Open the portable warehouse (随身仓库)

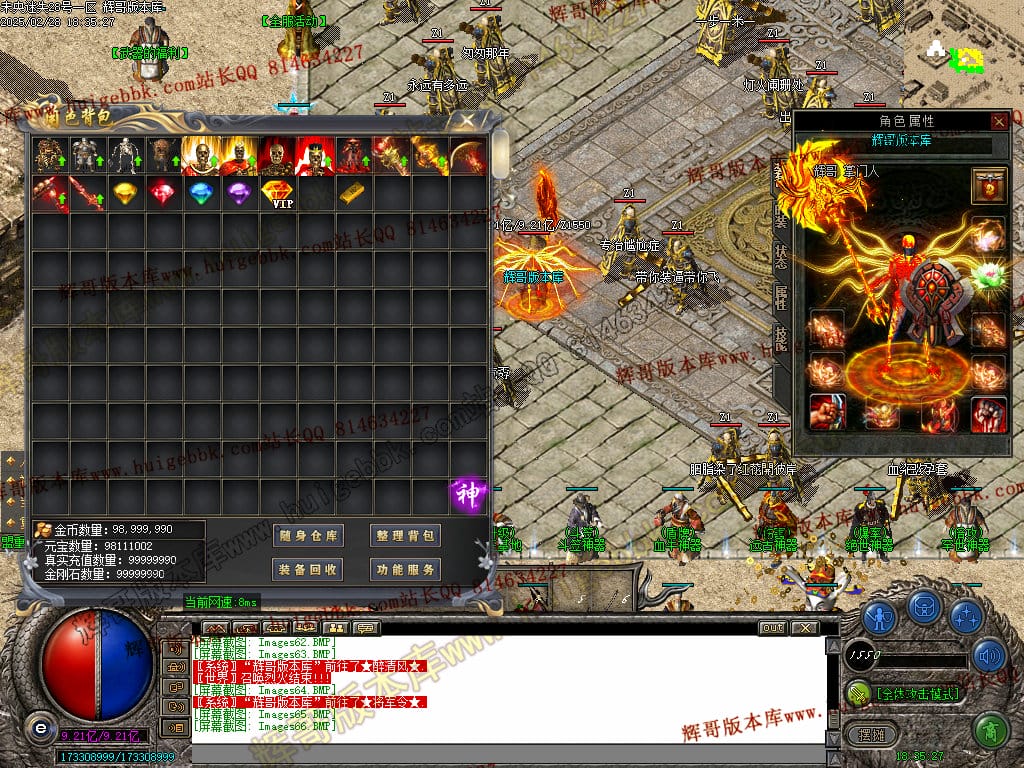[x=310, y=536]
